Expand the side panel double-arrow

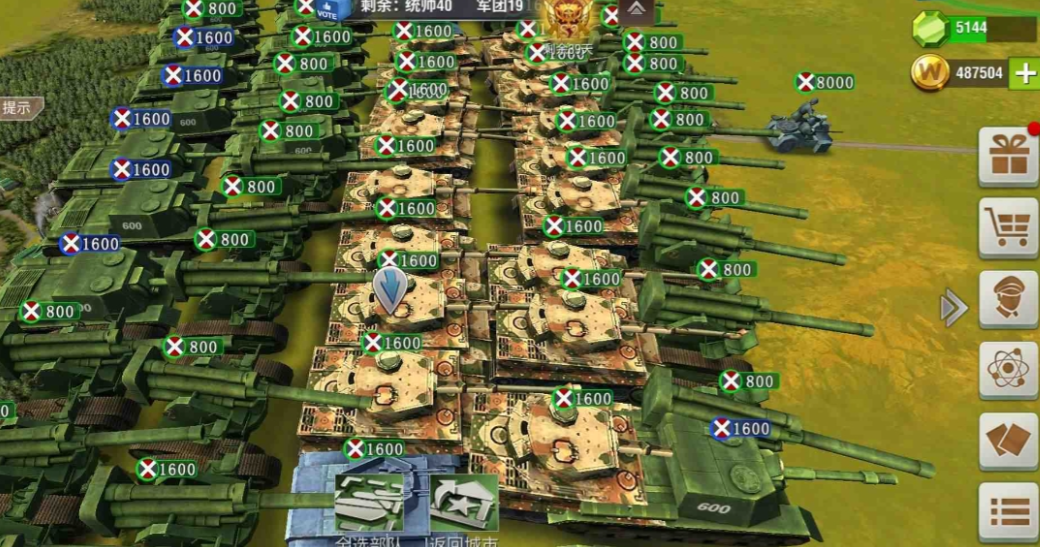pos(954,309)
